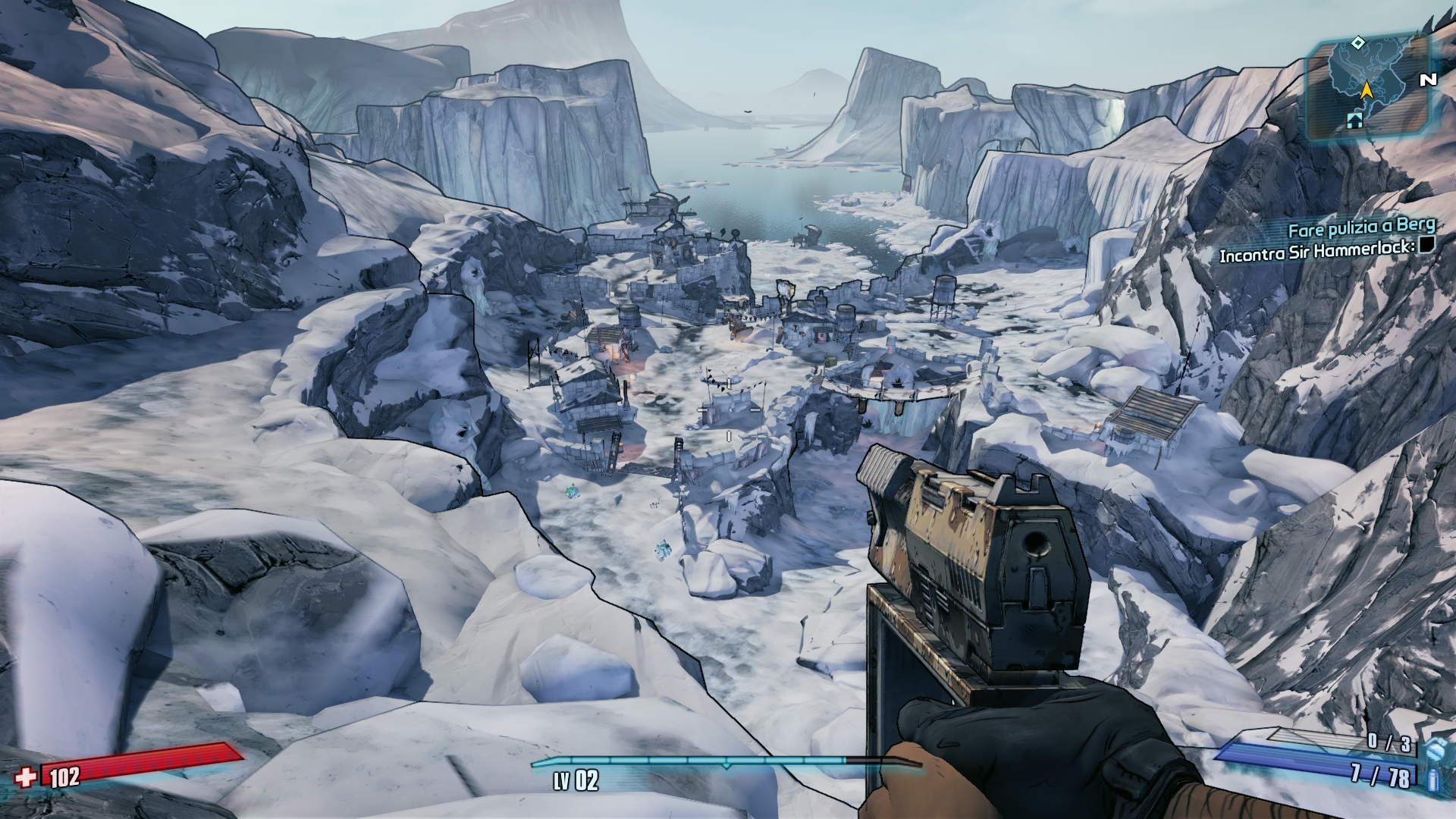Open the minimap in the corner

[x=1367, y=89]
